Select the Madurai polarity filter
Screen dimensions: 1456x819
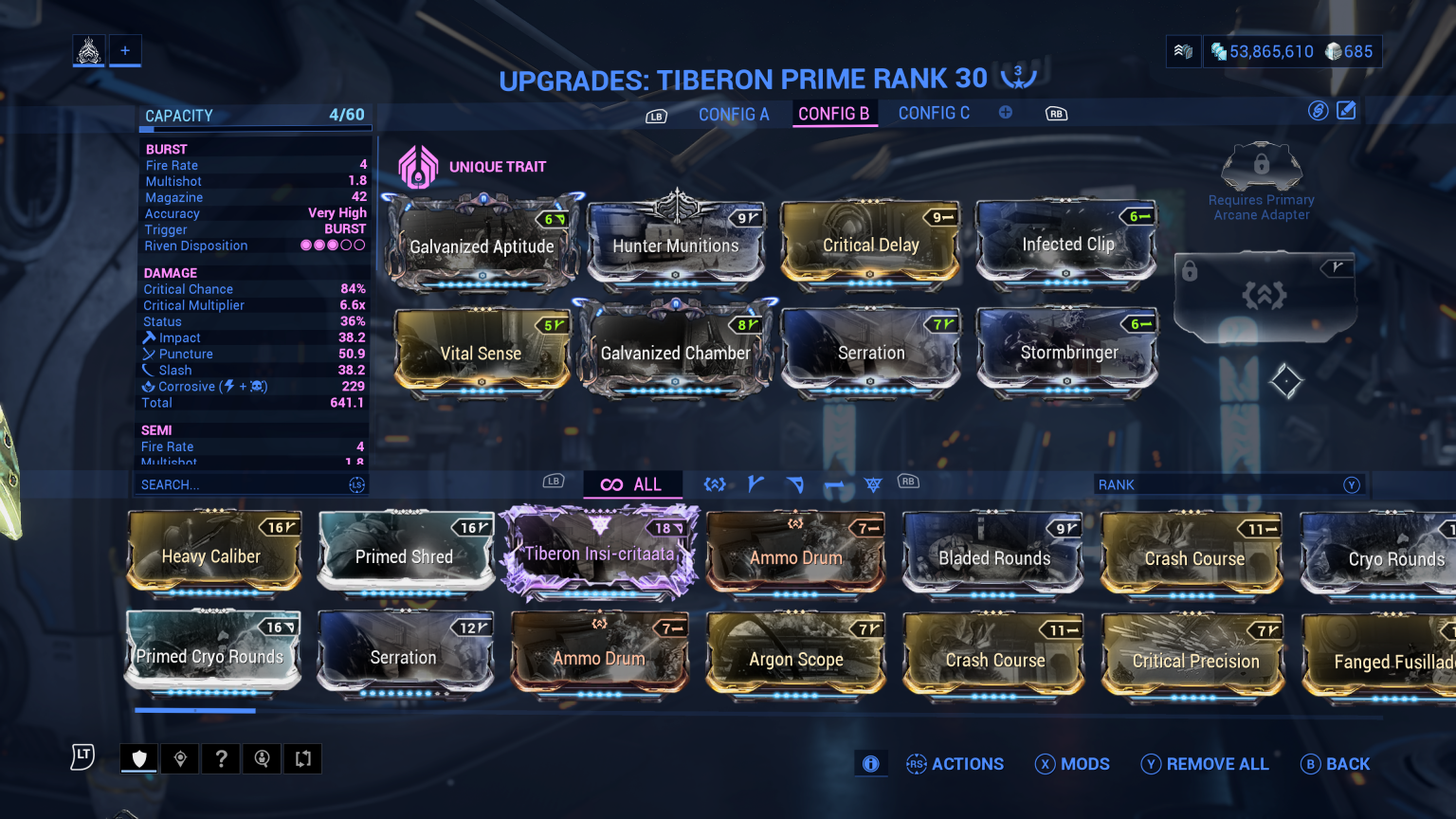[x=755, y=483]
